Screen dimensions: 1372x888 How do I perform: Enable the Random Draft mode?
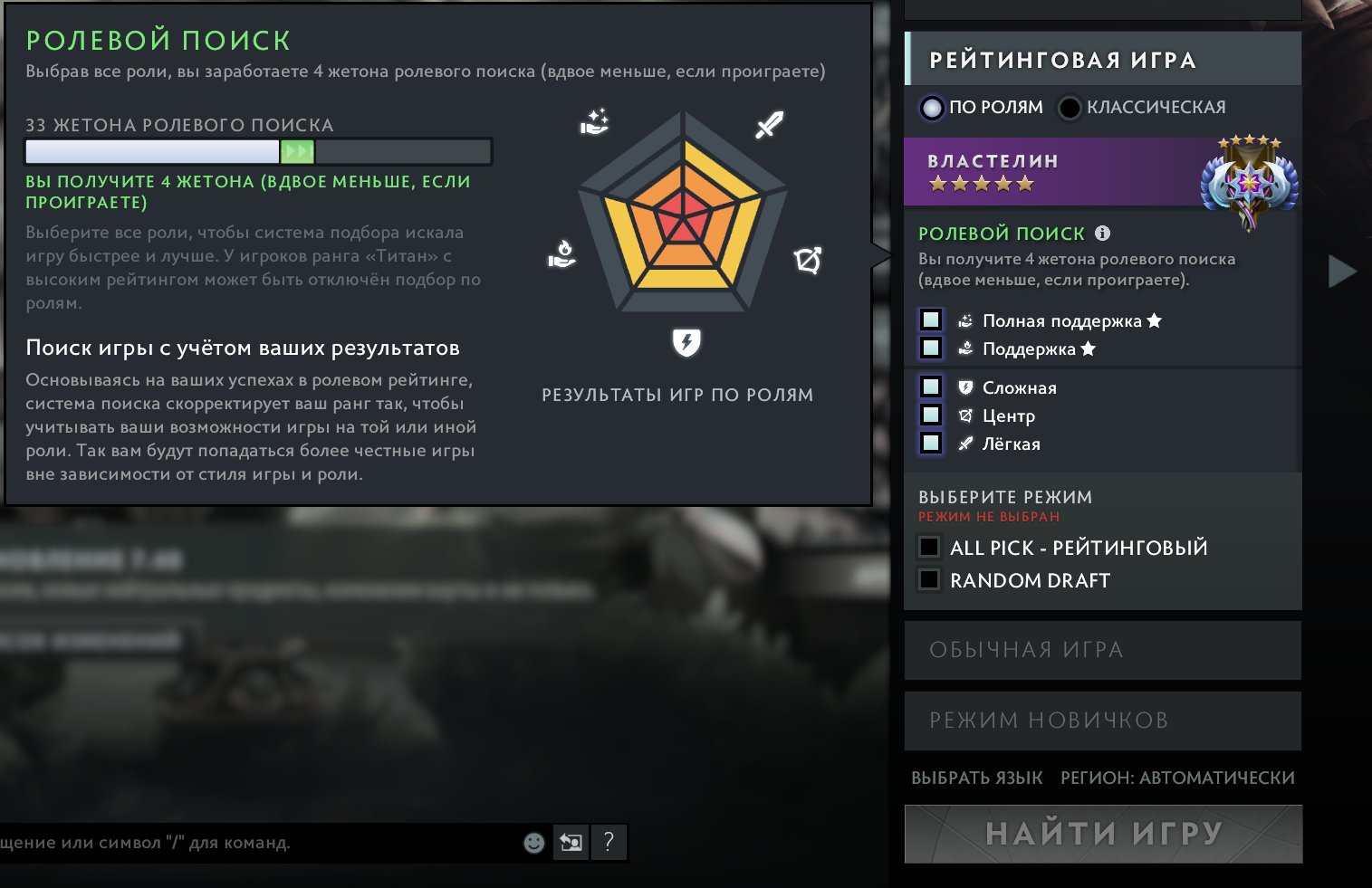pyautogui.click(x=929, y=579)
